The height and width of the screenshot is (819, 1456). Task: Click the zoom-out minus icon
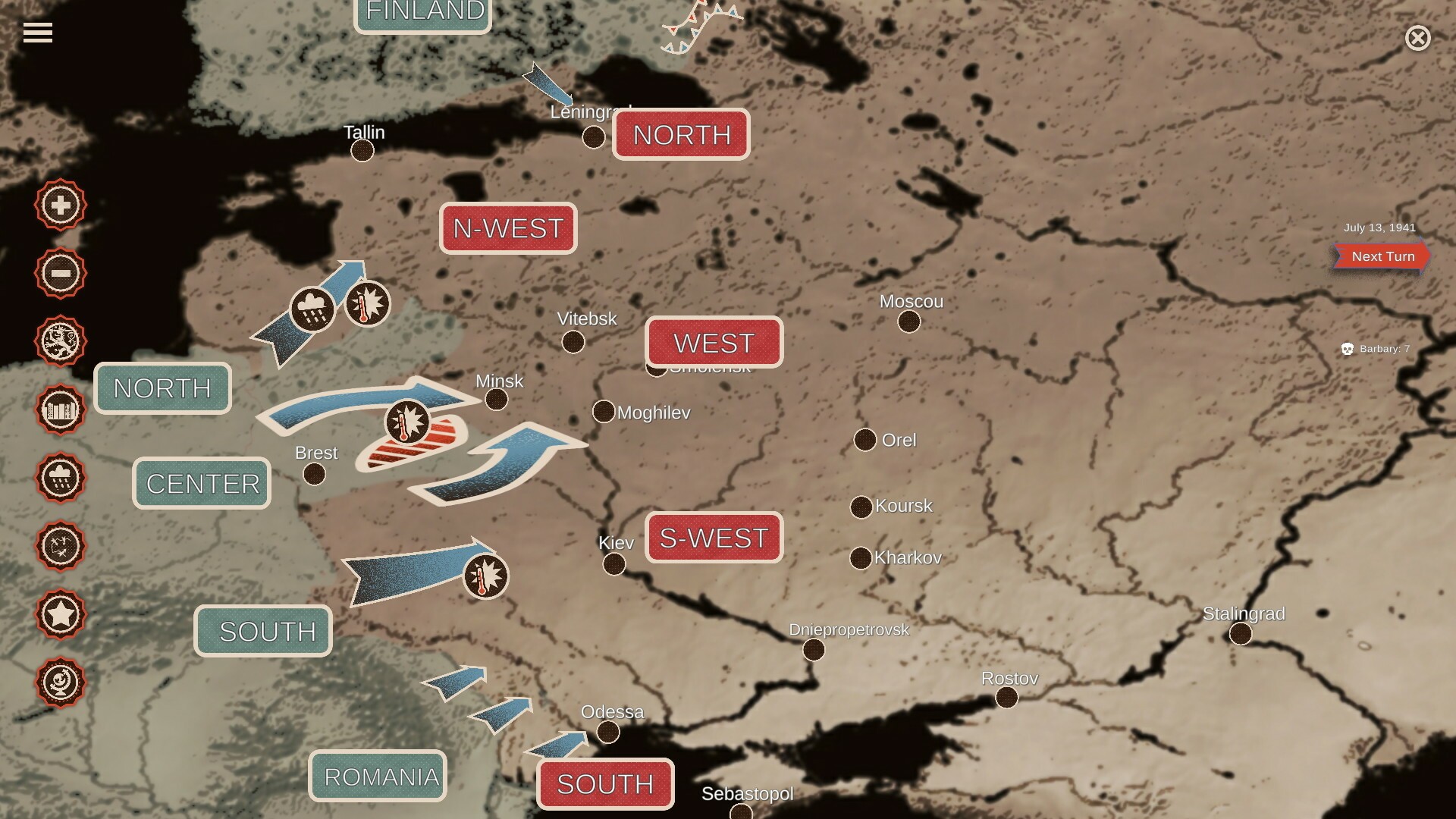point(60,273)
